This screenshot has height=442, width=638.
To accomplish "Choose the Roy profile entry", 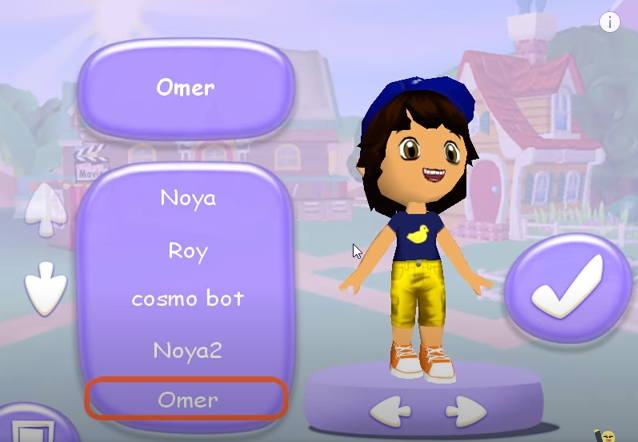I will [188, 250].
